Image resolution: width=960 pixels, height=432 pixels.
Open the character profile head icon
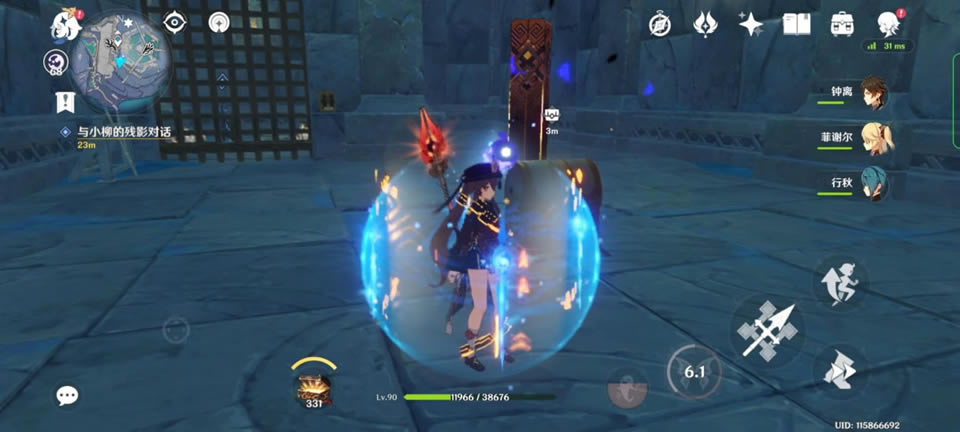887,24
